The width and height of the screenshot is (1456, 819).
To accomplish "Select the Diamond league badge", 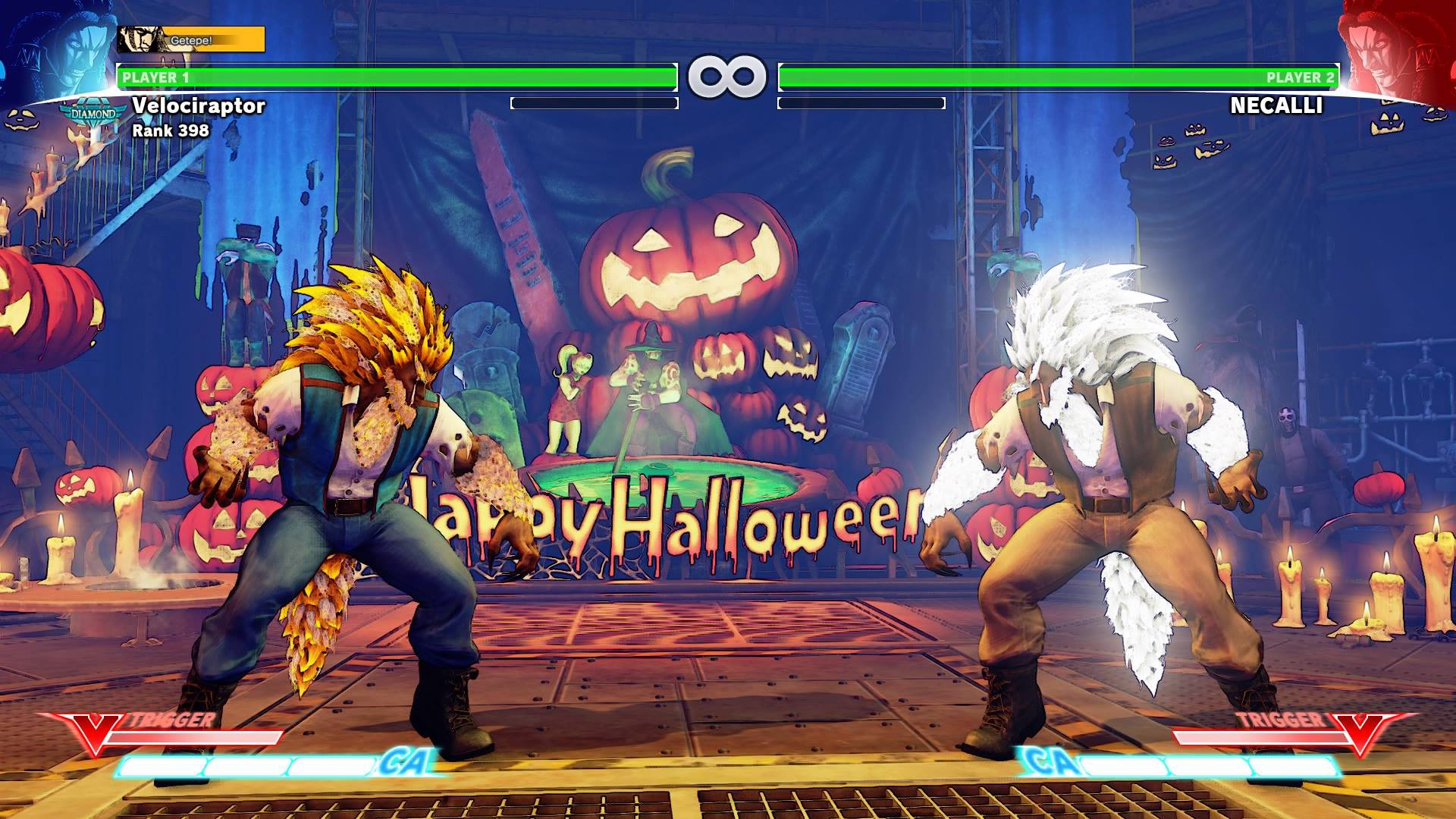I will pyautogui.click(x=94, y=115).
